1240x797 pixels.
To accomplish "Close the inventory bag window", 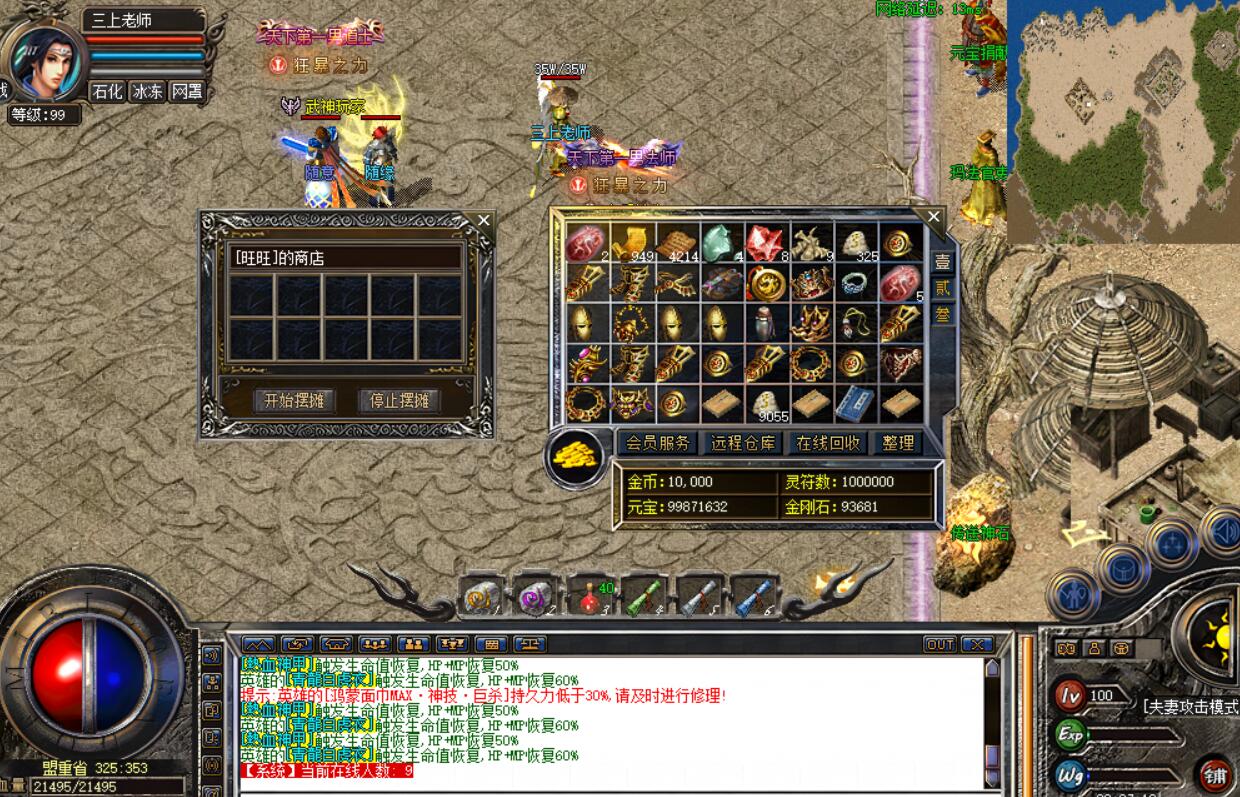I will coord(934,216).
